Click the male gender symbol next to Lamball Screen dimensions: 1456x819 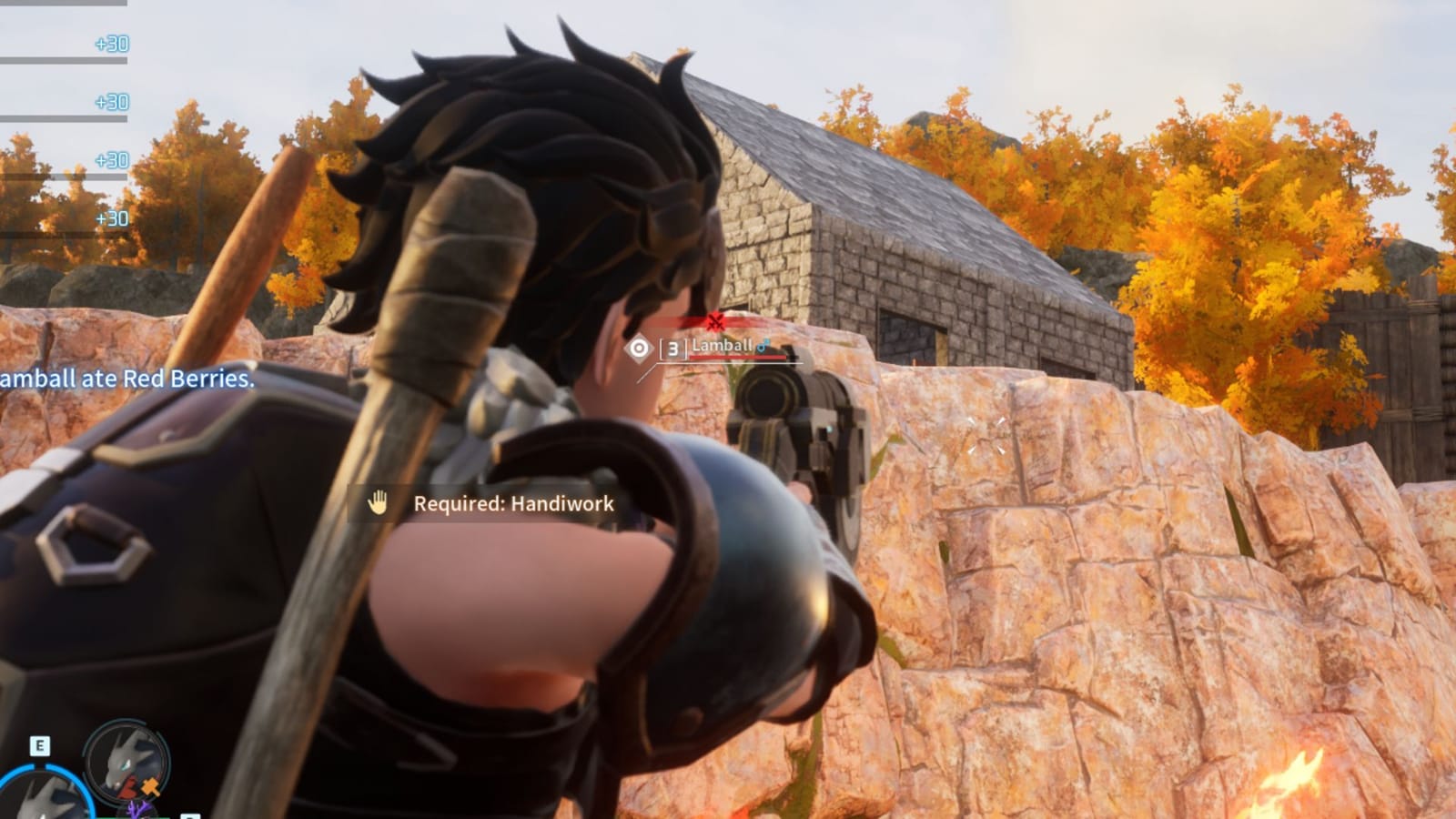point(763,347)
